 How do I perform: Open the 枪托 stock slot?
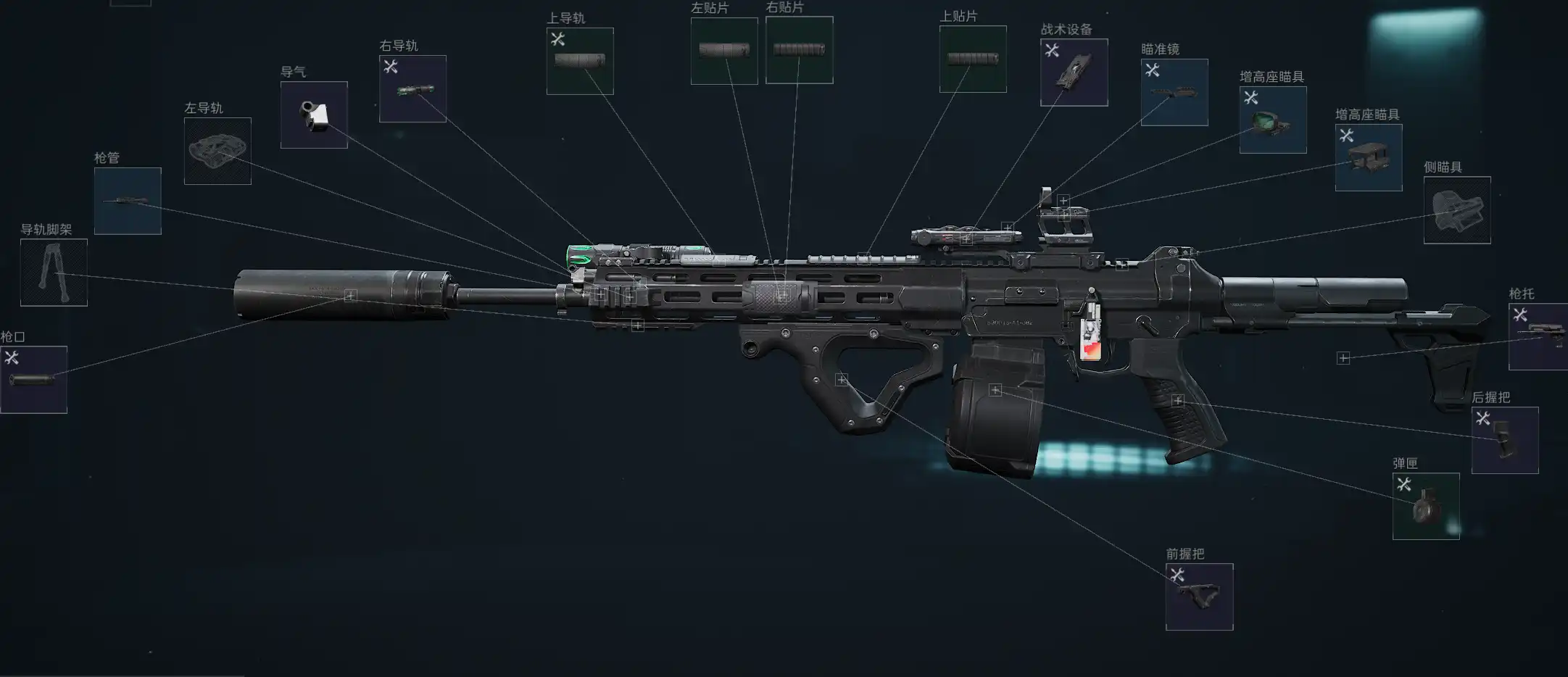click(1538, 336)
